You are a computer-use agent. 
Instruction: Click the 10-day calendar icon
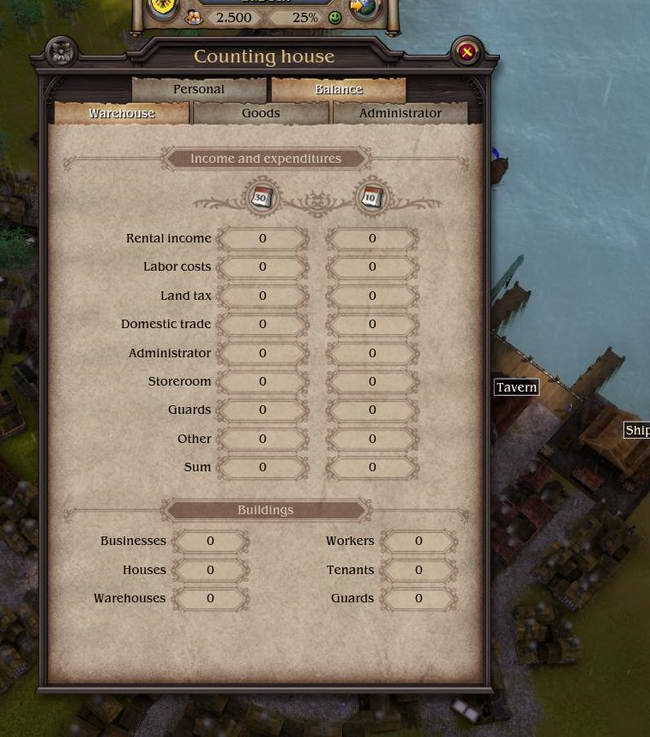371,196
